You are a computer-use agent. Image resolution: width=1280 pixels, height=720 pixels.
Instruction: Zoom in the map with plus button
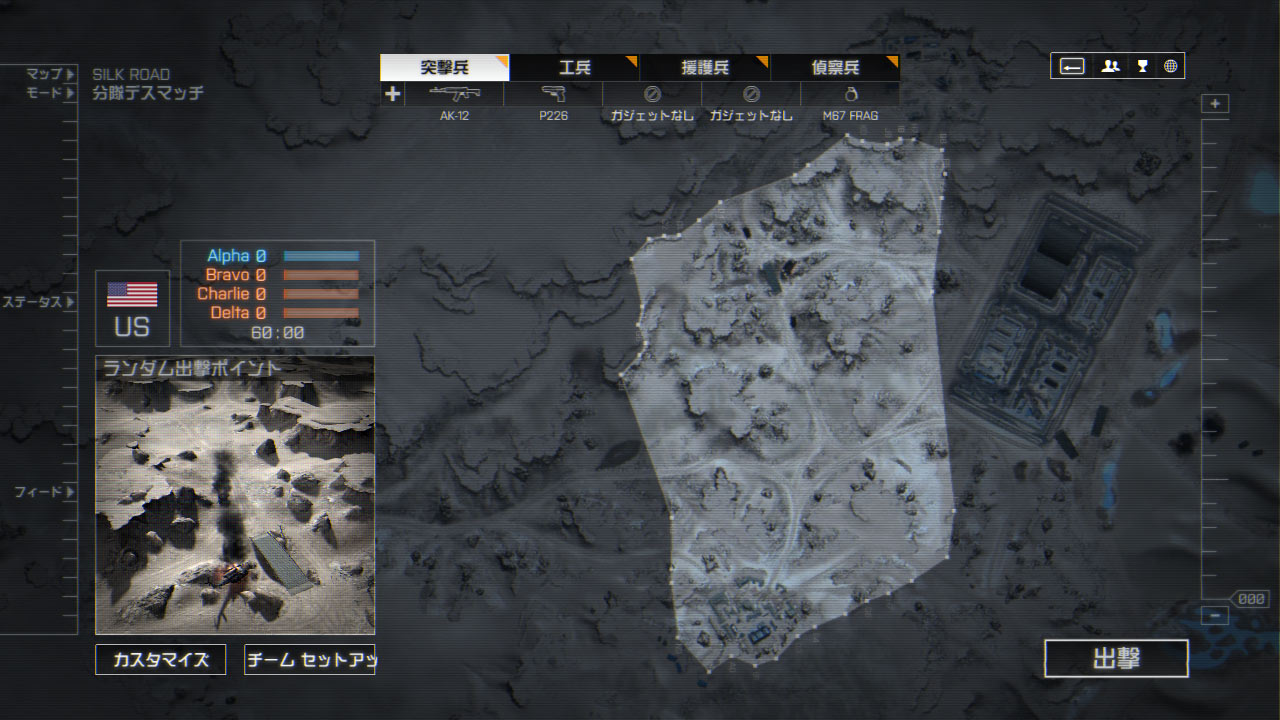click(1215, 104)
